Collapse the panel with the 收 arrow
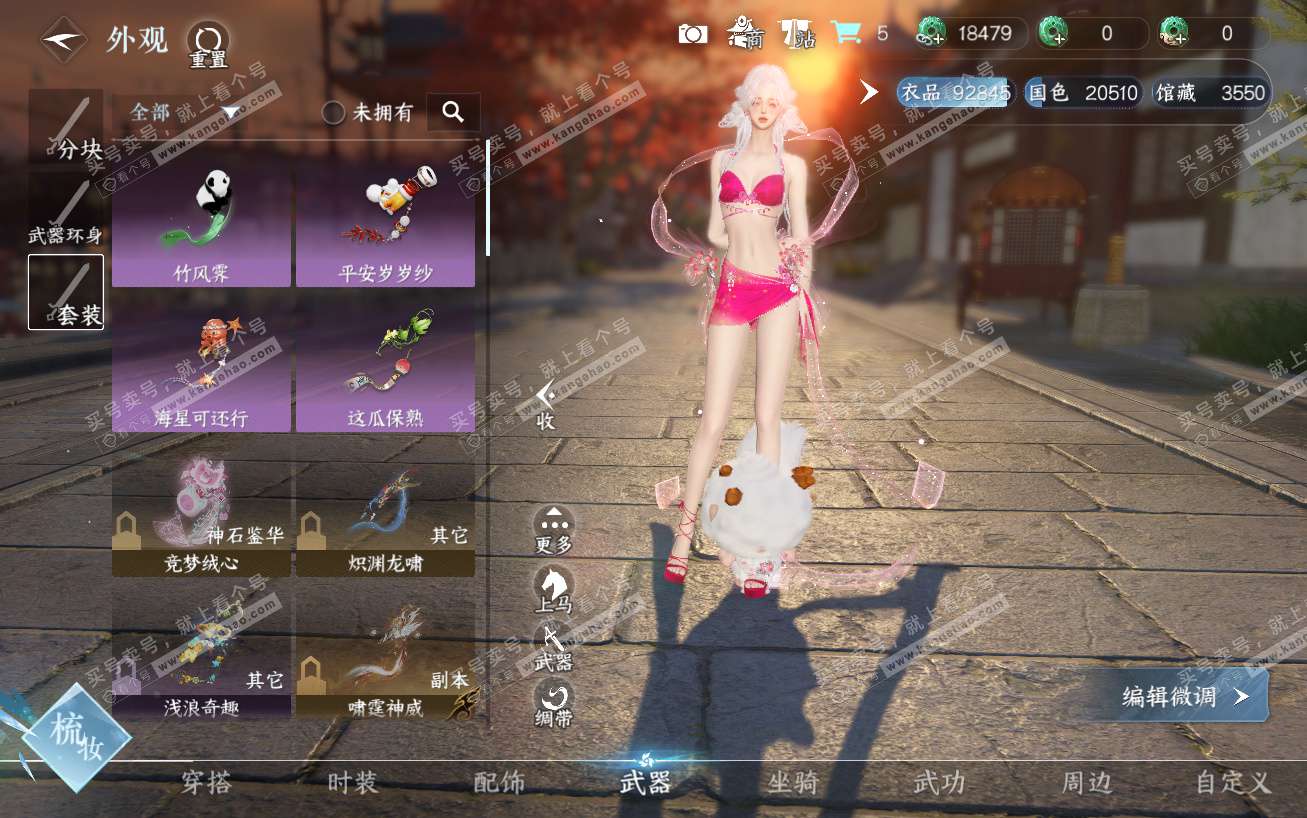 (x=545, y=404)
